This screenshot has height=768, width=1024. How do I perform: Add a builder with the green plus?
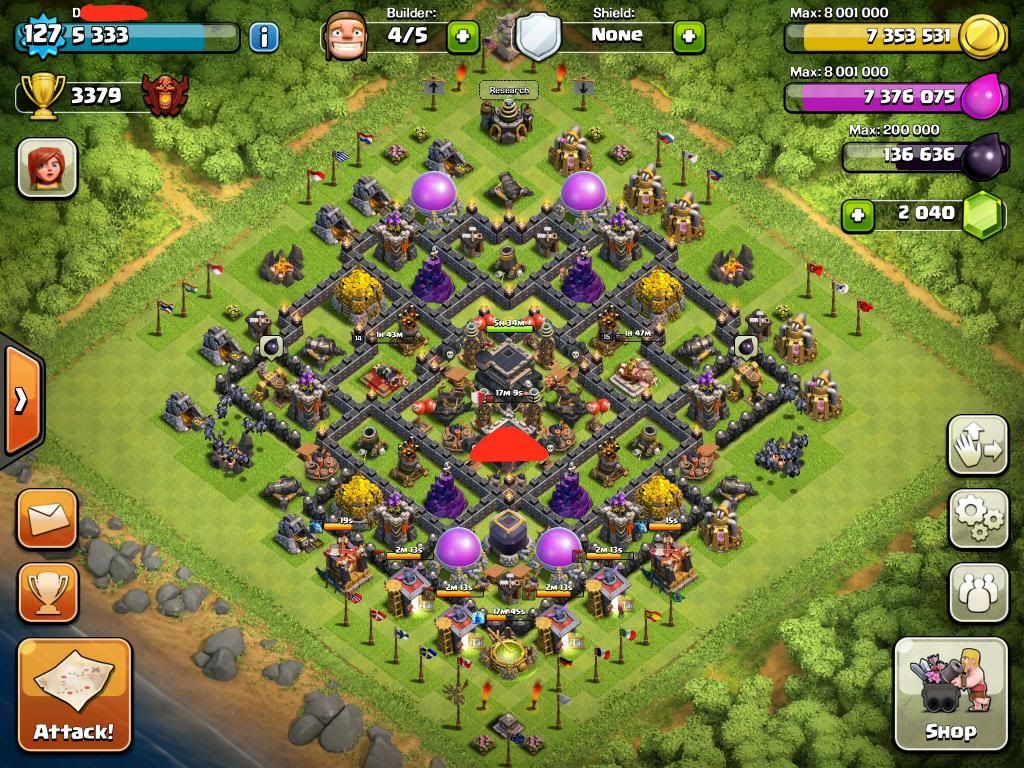461,37
